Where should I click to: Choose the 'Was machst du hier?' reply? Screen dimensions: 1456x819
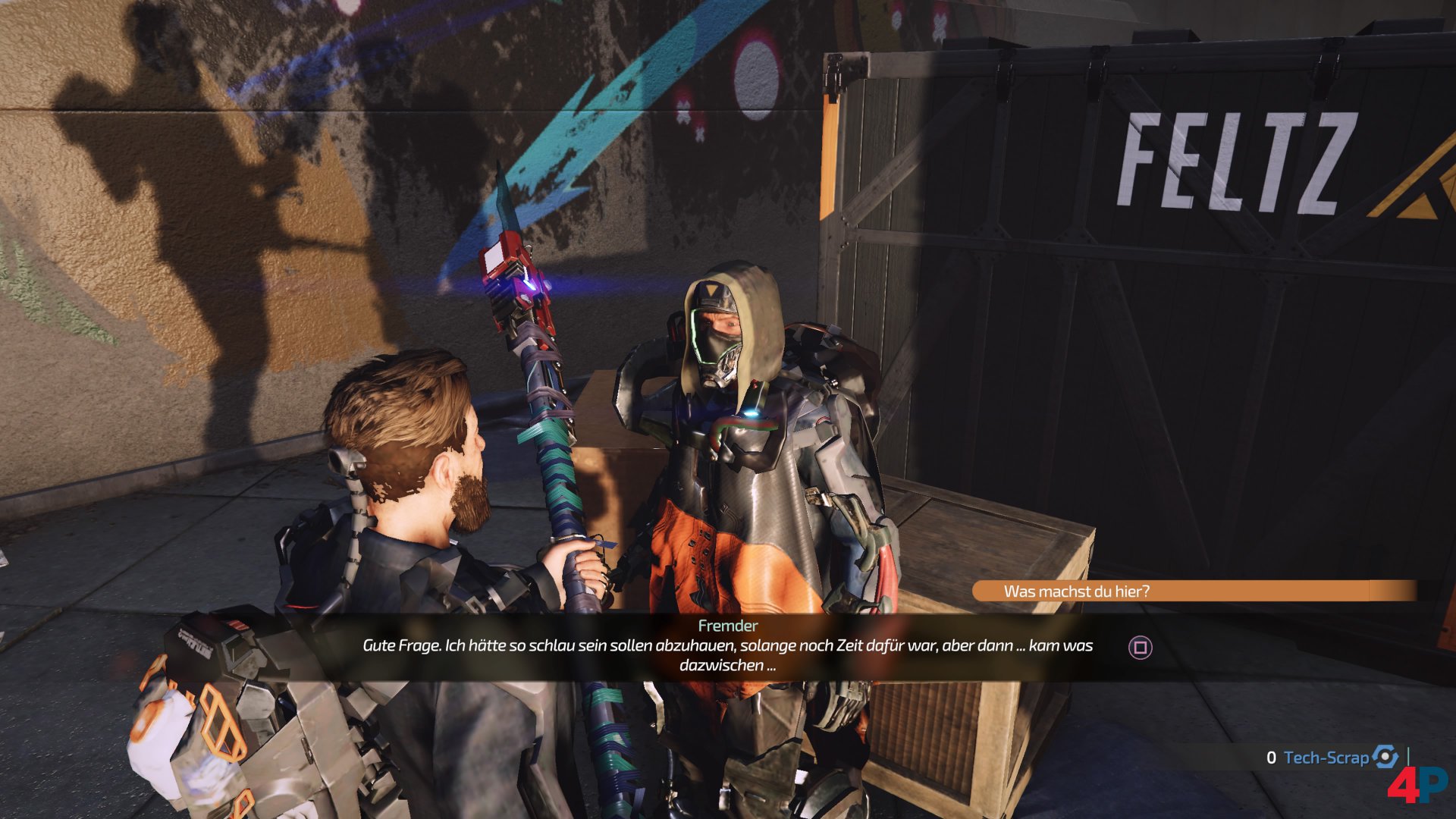tap(1077, 591)
